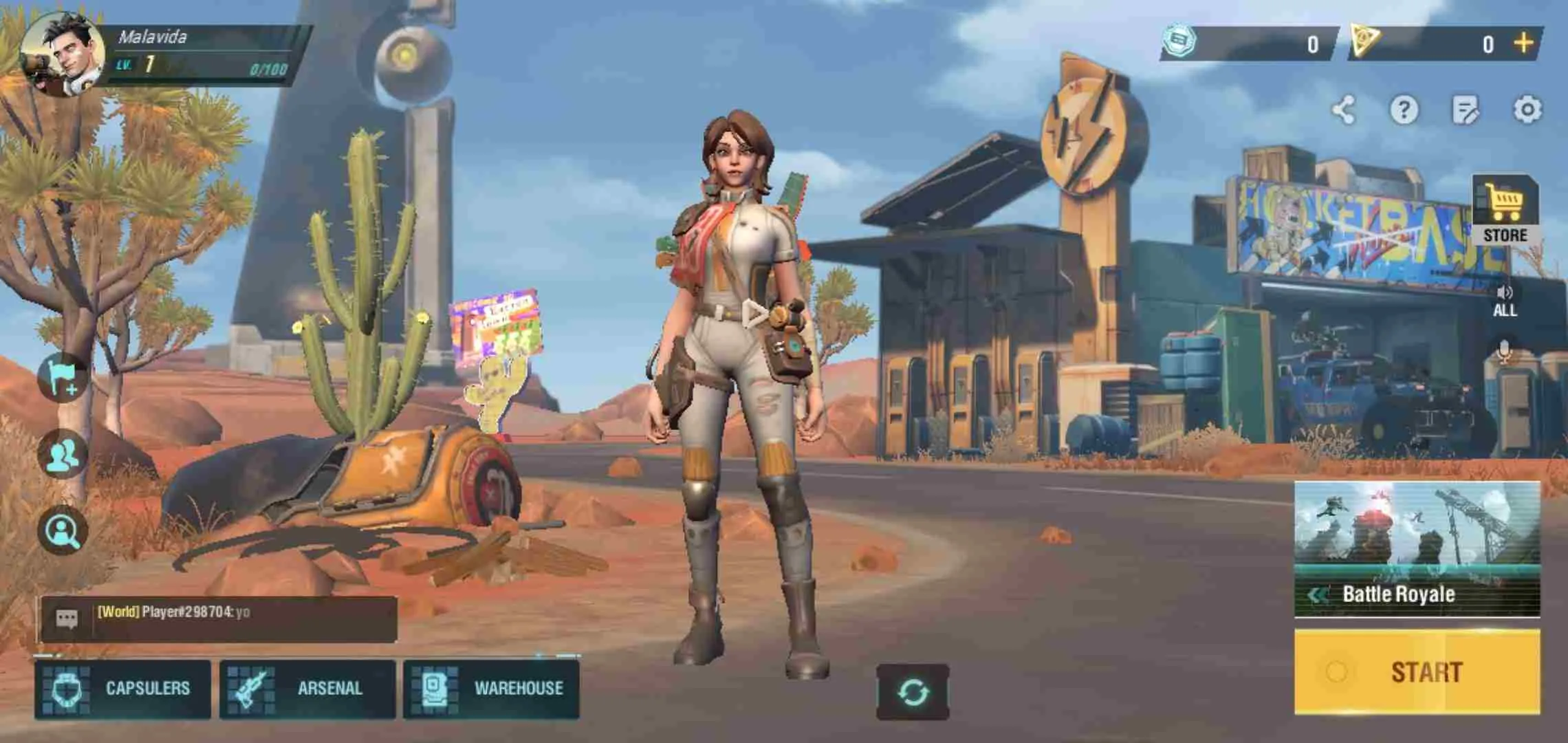Open the settings gear
Image resolution: width=1568 pixels, height=743 pixels.
click(x=1528, y=108)
